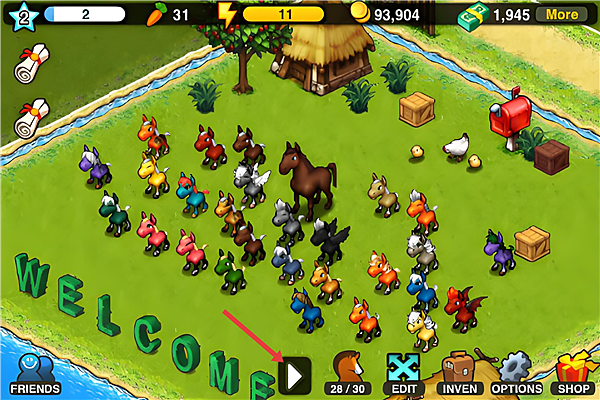Open the Inven backpack

[x=460, y=373]
